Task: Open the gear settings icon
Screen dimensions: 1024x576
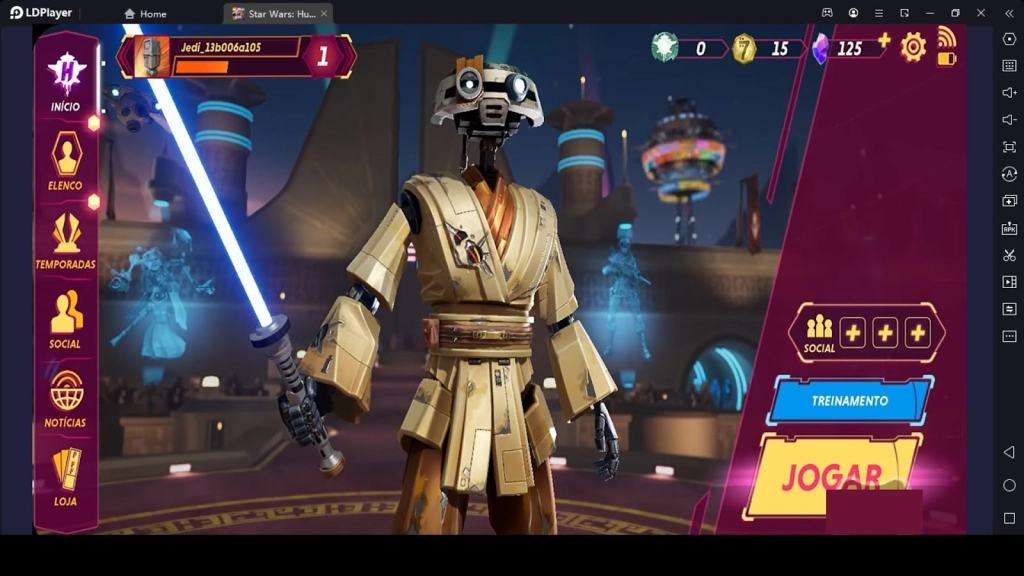Action: click(x=912, y=47)
